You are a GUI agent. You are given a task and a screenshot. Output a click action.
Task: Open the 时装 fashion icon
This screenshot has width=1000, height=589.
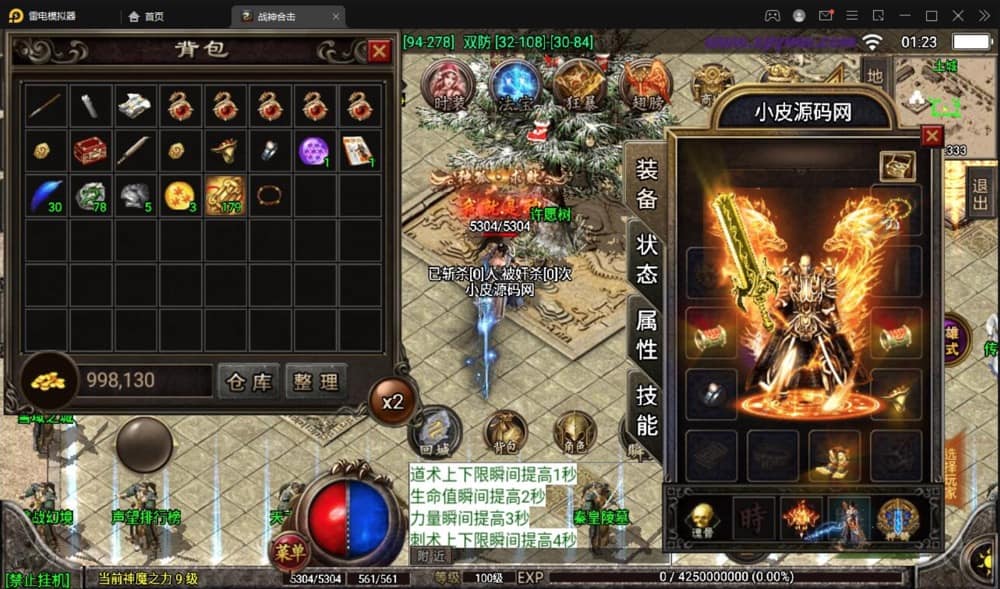coord(447,85)
